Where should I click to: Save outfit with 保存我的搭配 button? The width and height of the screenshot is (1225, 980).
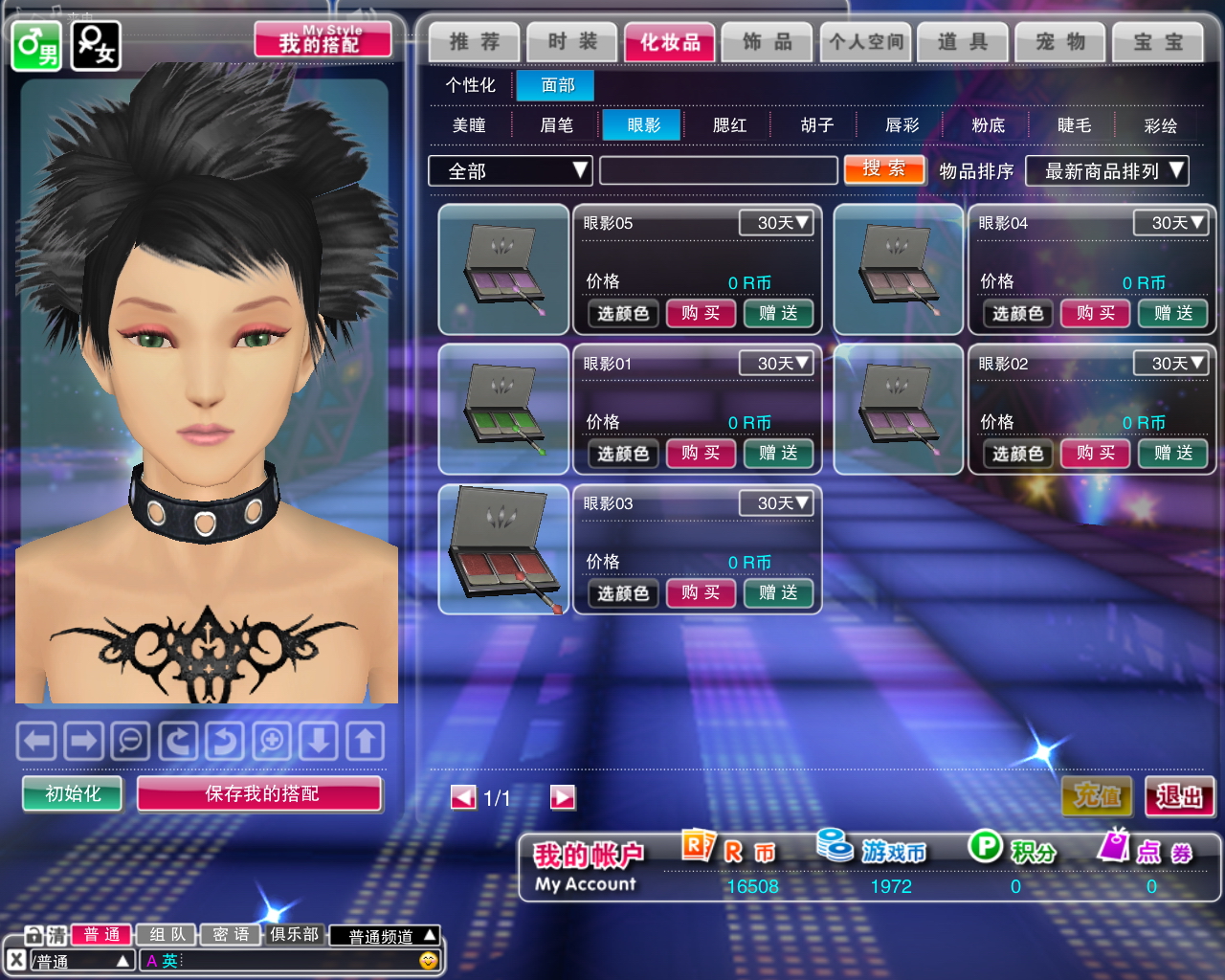(260, 793)
